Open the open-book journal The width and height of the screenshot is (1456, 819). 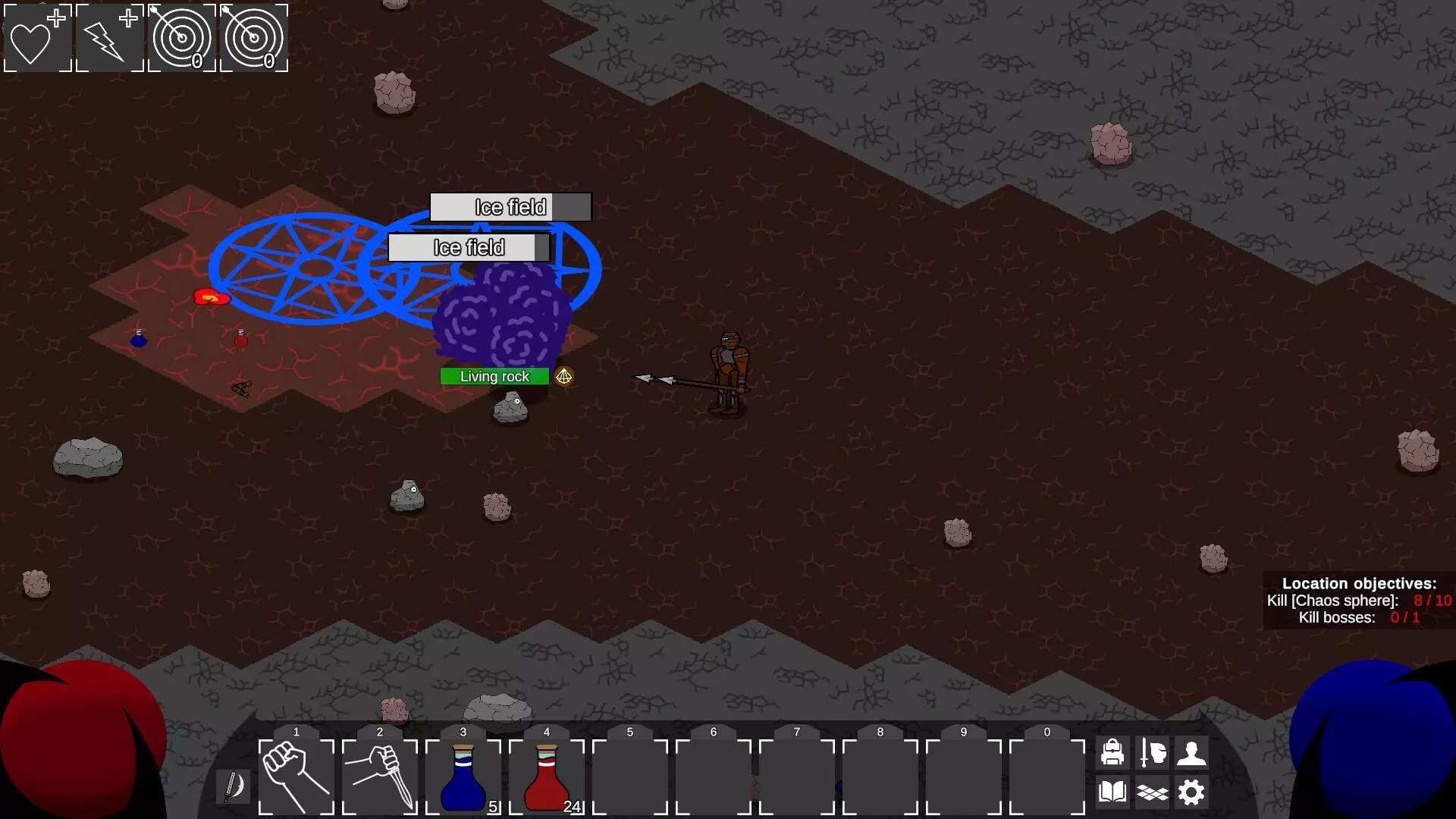(1112, 792)
